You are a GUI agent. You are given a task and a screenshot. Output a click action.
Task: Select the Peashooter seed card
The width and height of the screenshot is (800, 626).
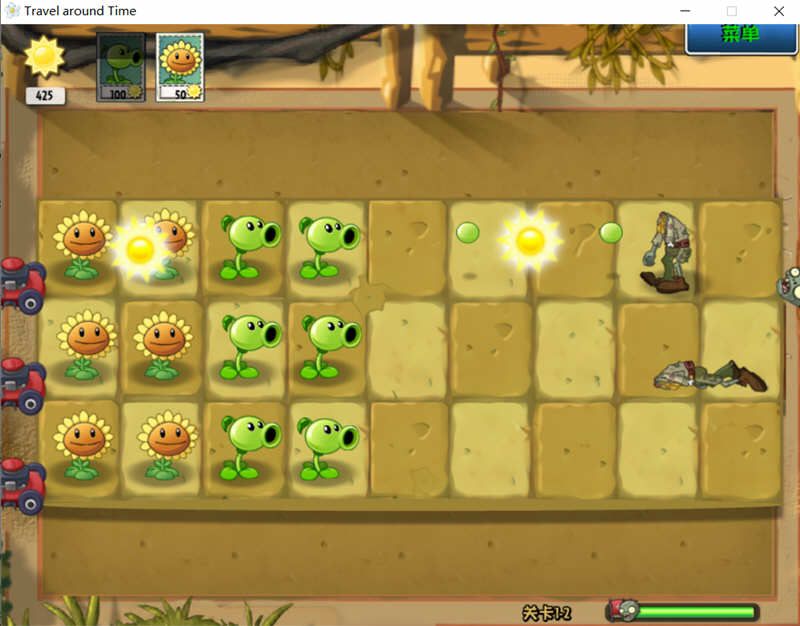[x=120, y=67]
